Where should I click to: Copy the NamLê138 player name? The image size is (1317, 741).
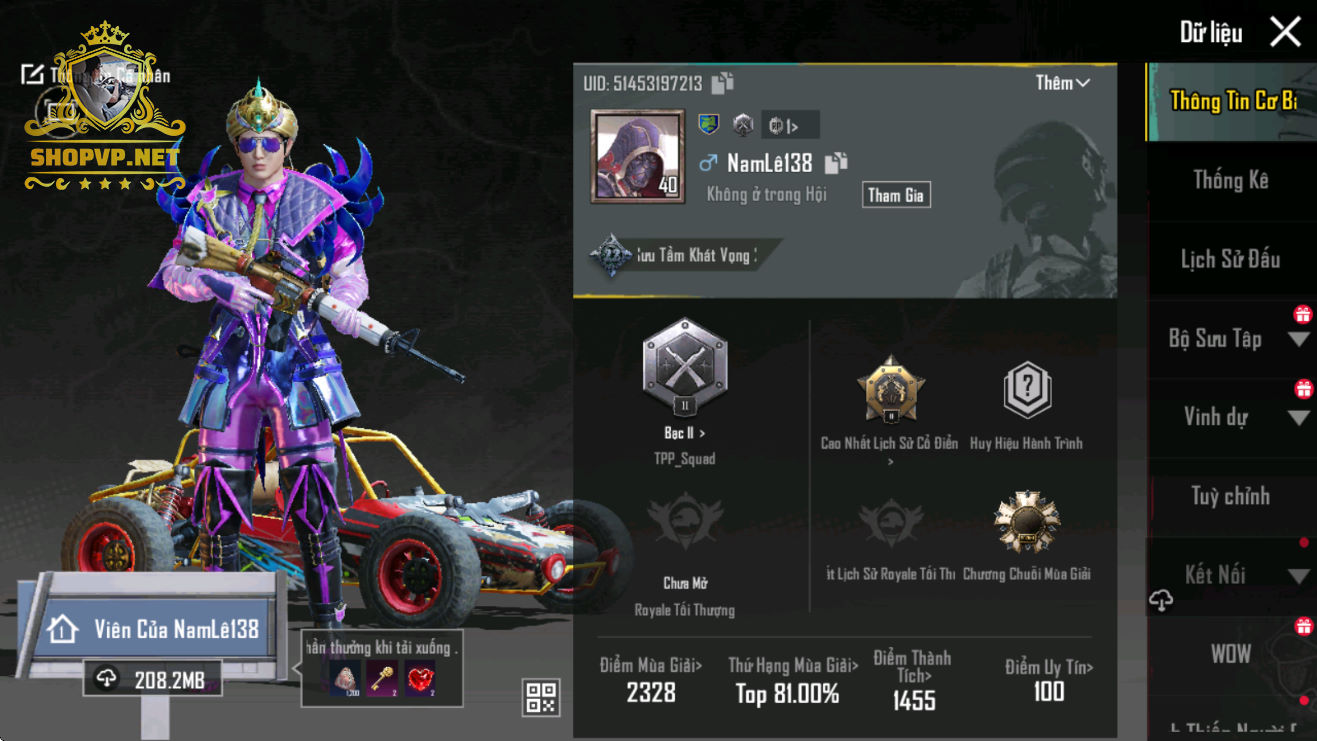pos(836,163)
